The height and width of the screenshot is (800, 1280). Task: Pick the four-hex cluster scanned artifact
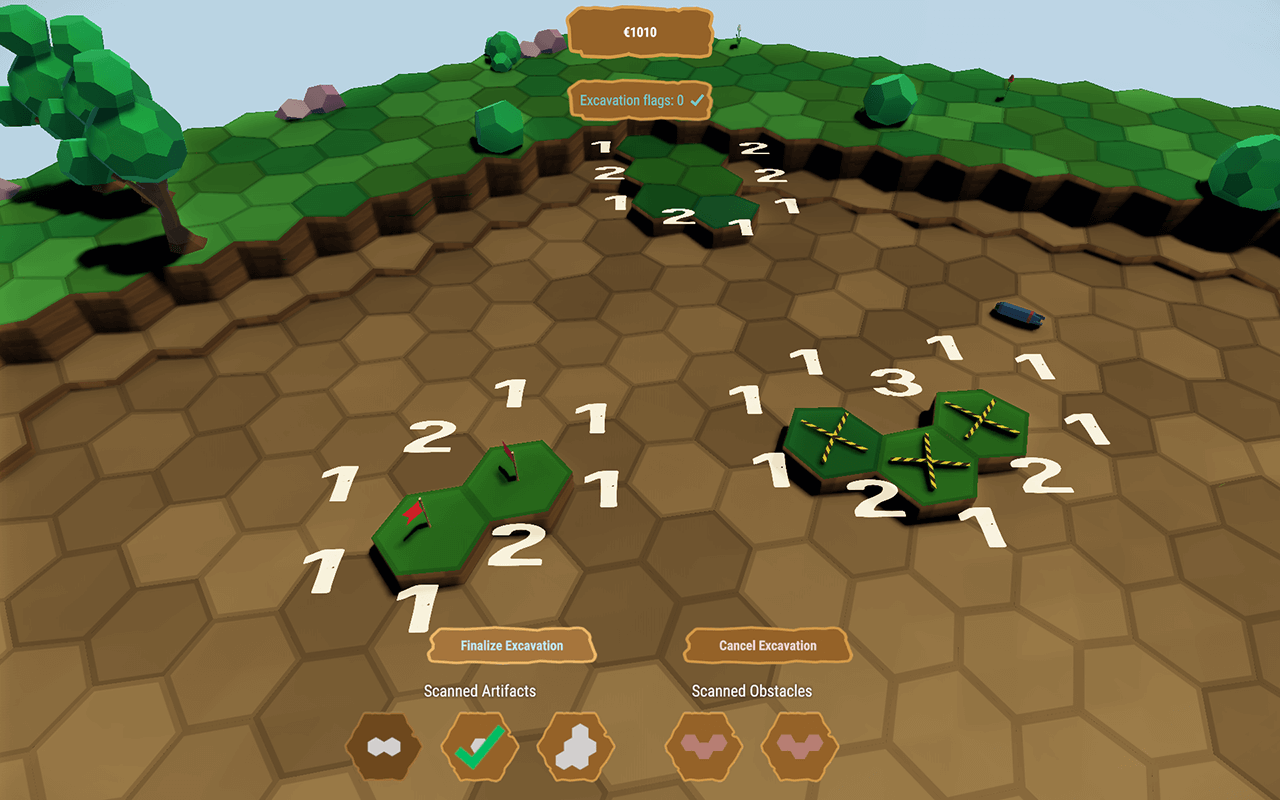point(576,747)
